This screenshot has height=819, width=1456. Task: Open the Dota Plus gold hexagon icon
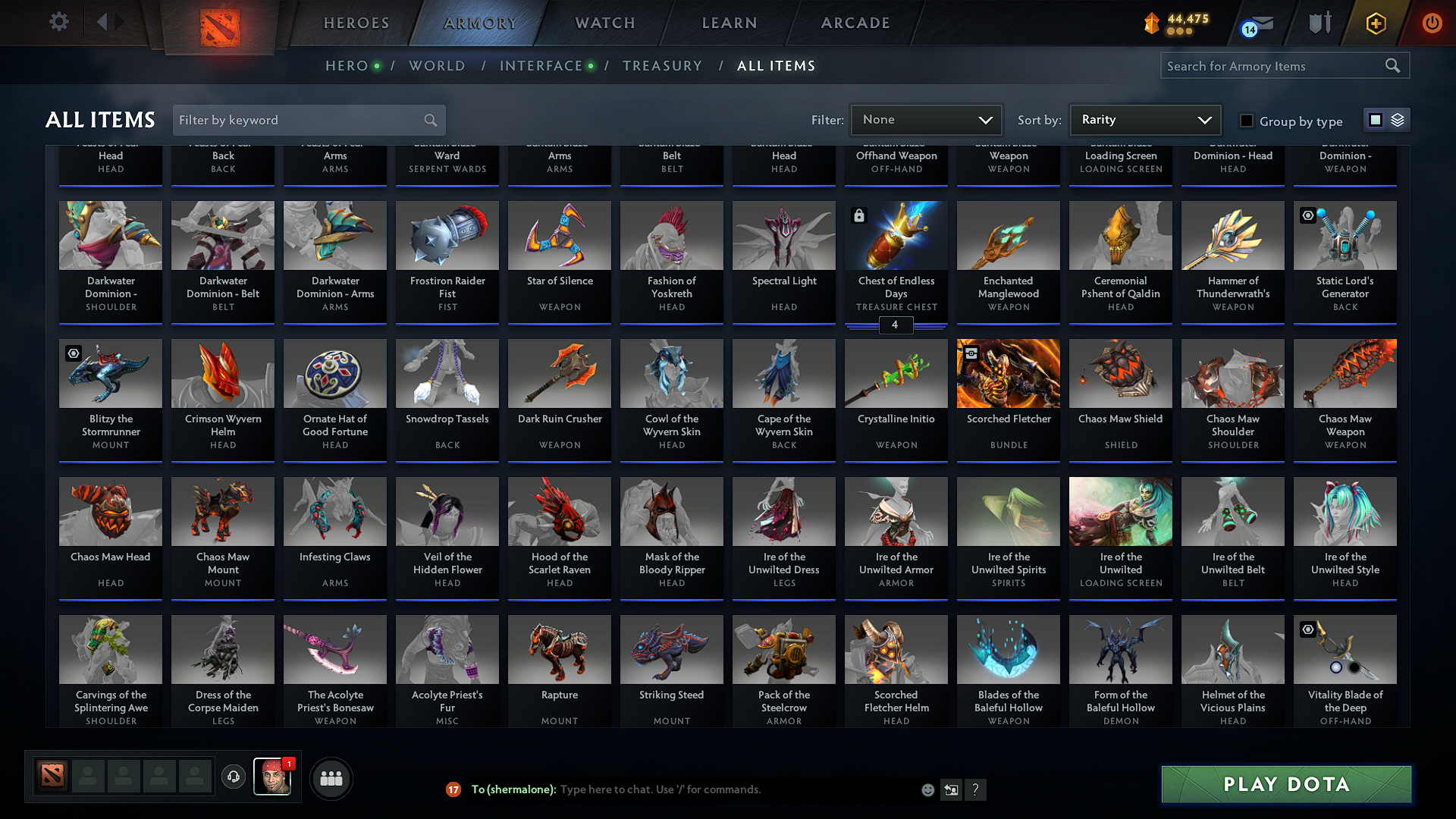(x=1375, y=23)
